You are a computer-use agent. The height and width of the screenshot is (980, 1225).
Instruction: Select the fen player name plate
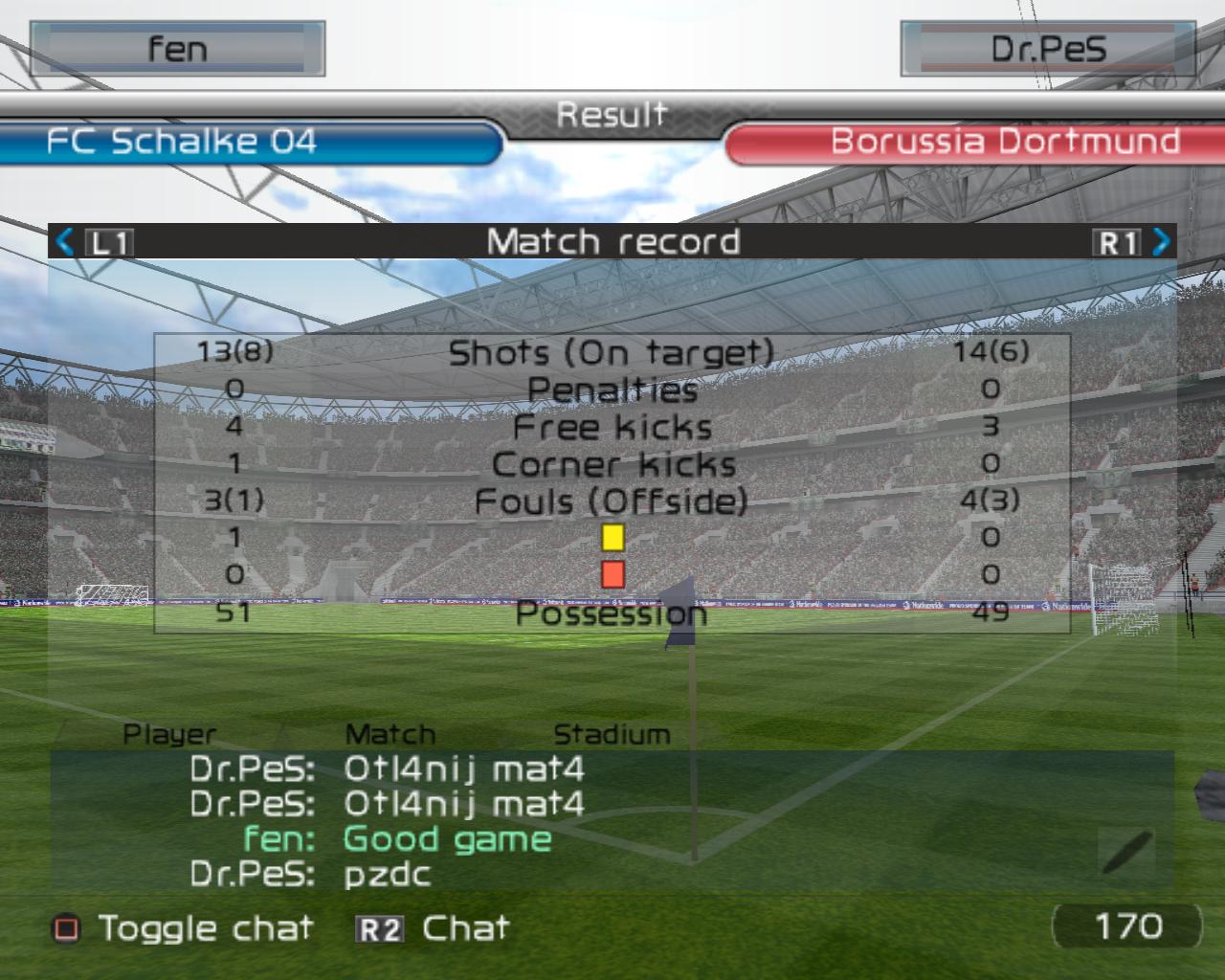[x=178, y=49]
